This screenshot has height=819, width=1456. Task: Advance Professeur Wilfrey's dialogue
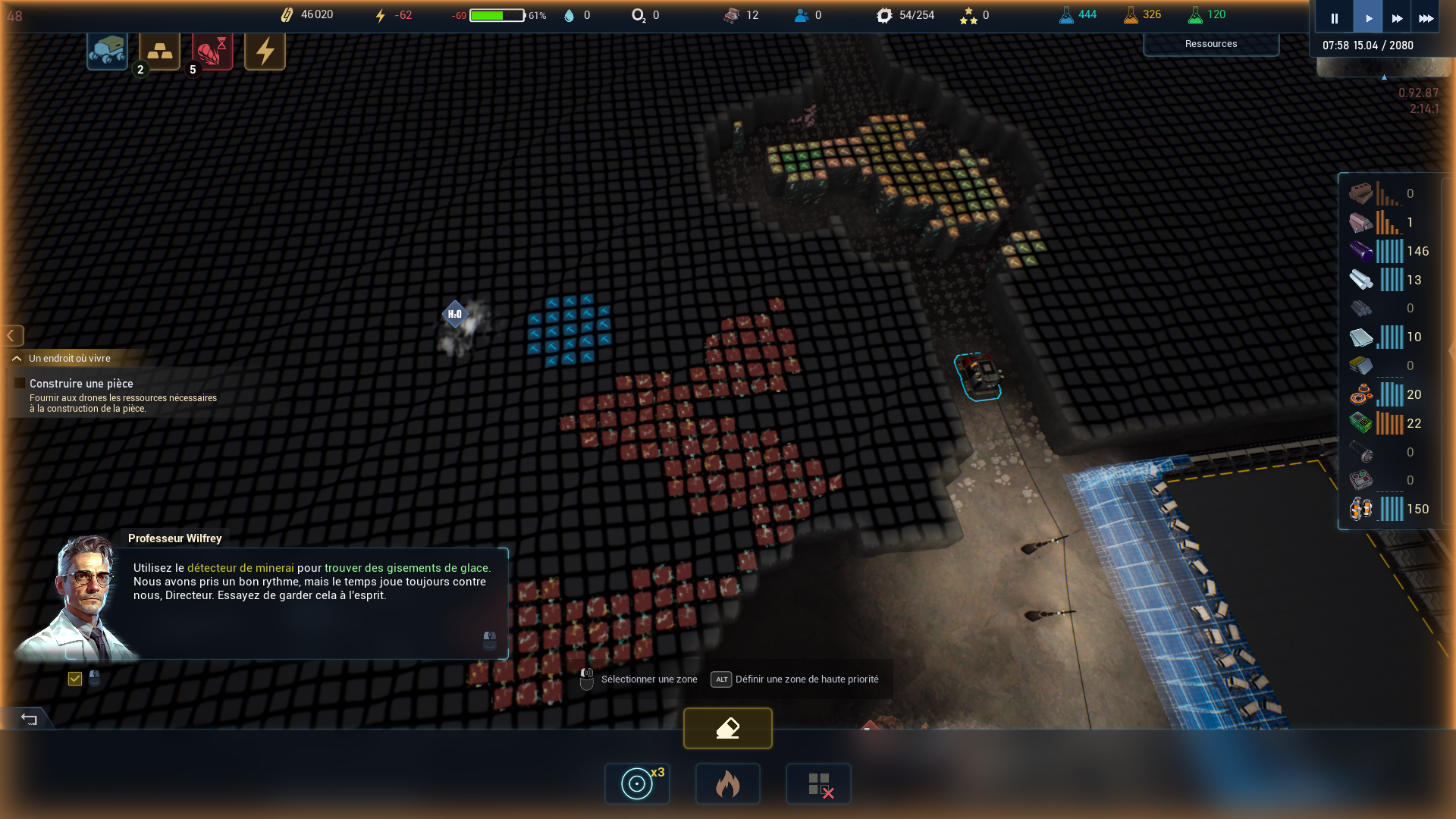click(490, 641)
